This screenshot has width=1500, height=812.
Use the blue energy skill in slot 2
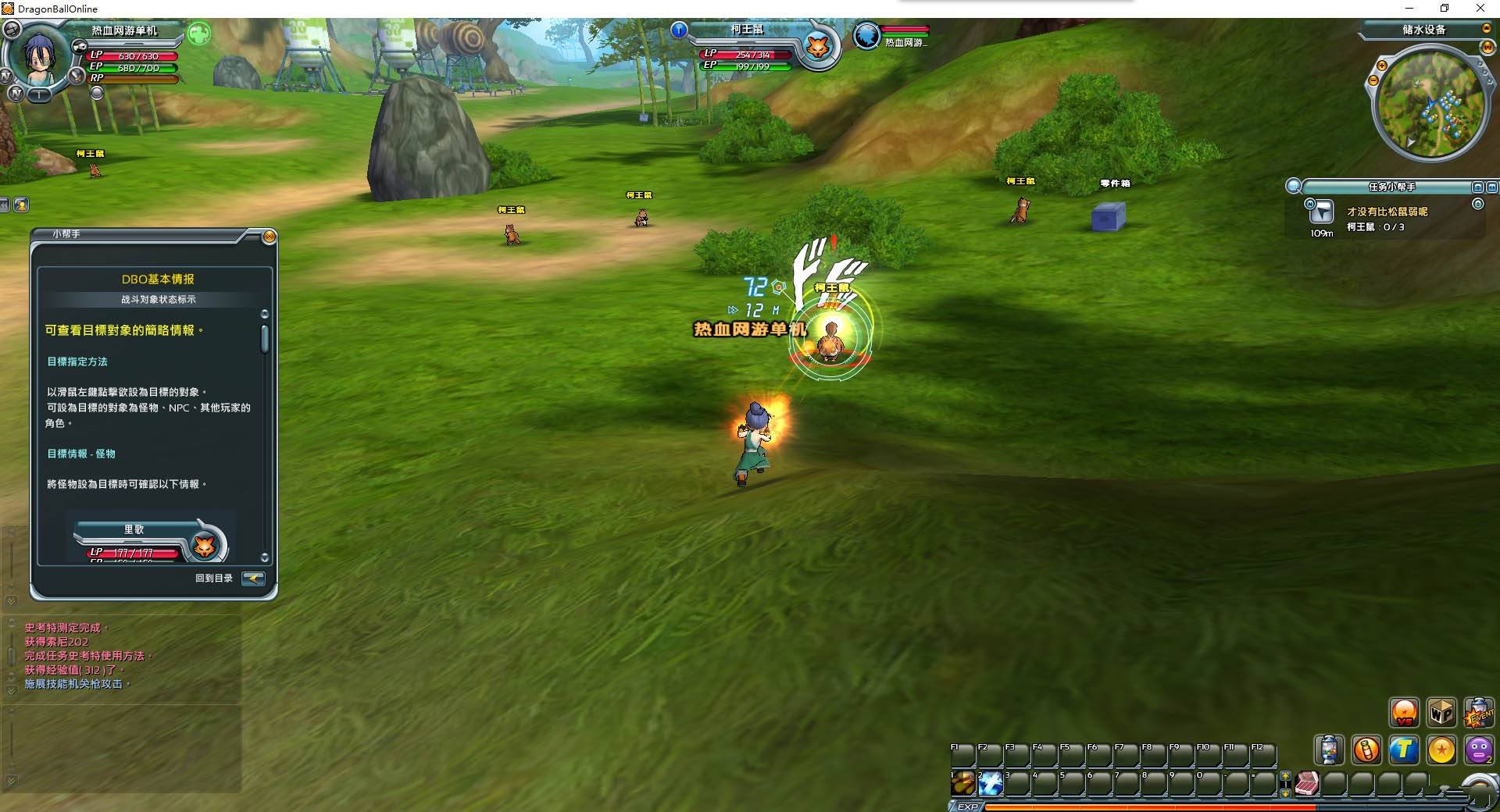point(990,783)
